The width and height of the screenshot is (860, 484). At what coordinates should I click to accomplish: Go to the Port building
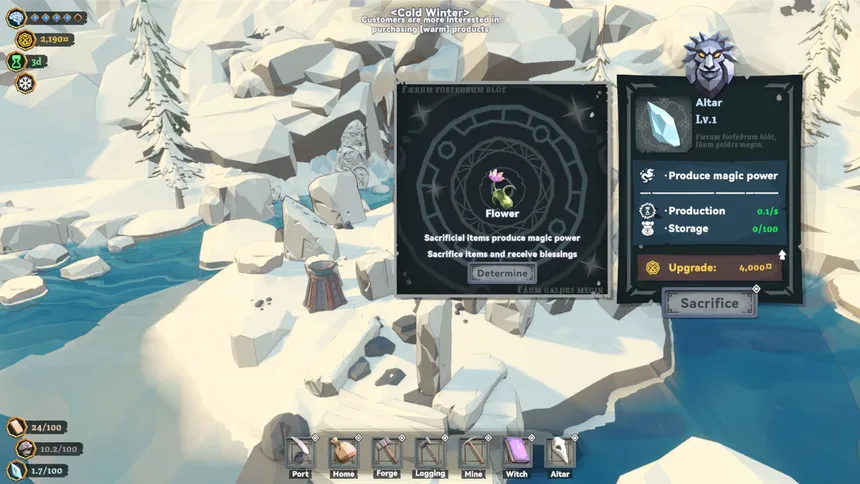tap(300, 453)
